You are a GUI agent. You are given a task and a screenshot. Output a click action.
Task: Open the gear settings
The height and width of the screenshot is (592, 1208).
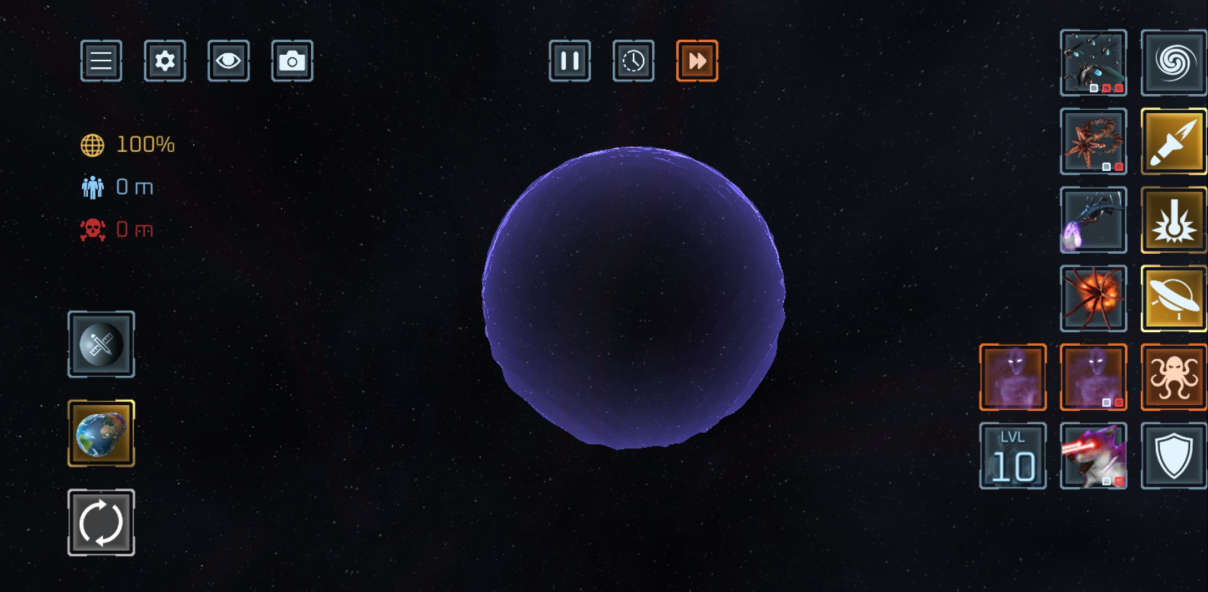tap(165, 61)
